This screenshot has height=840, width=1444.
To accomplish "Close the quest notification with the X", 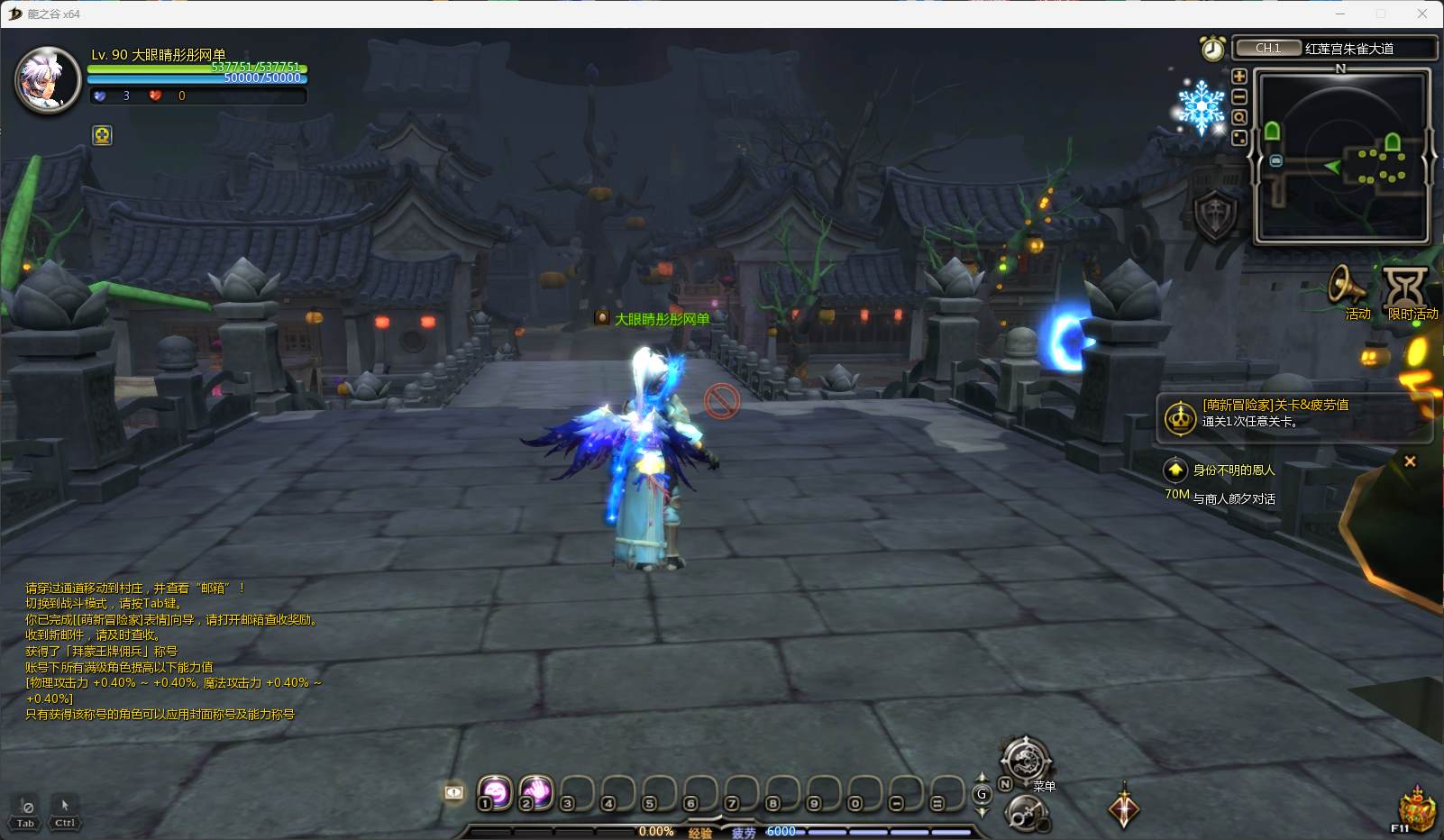I will click(1410, 461).
